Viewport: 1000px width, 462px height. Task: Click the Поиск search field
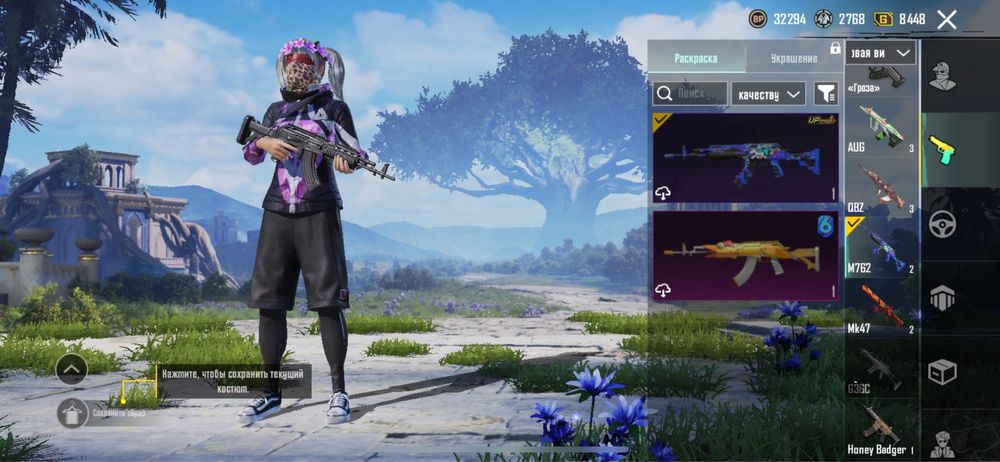point(689,93)
